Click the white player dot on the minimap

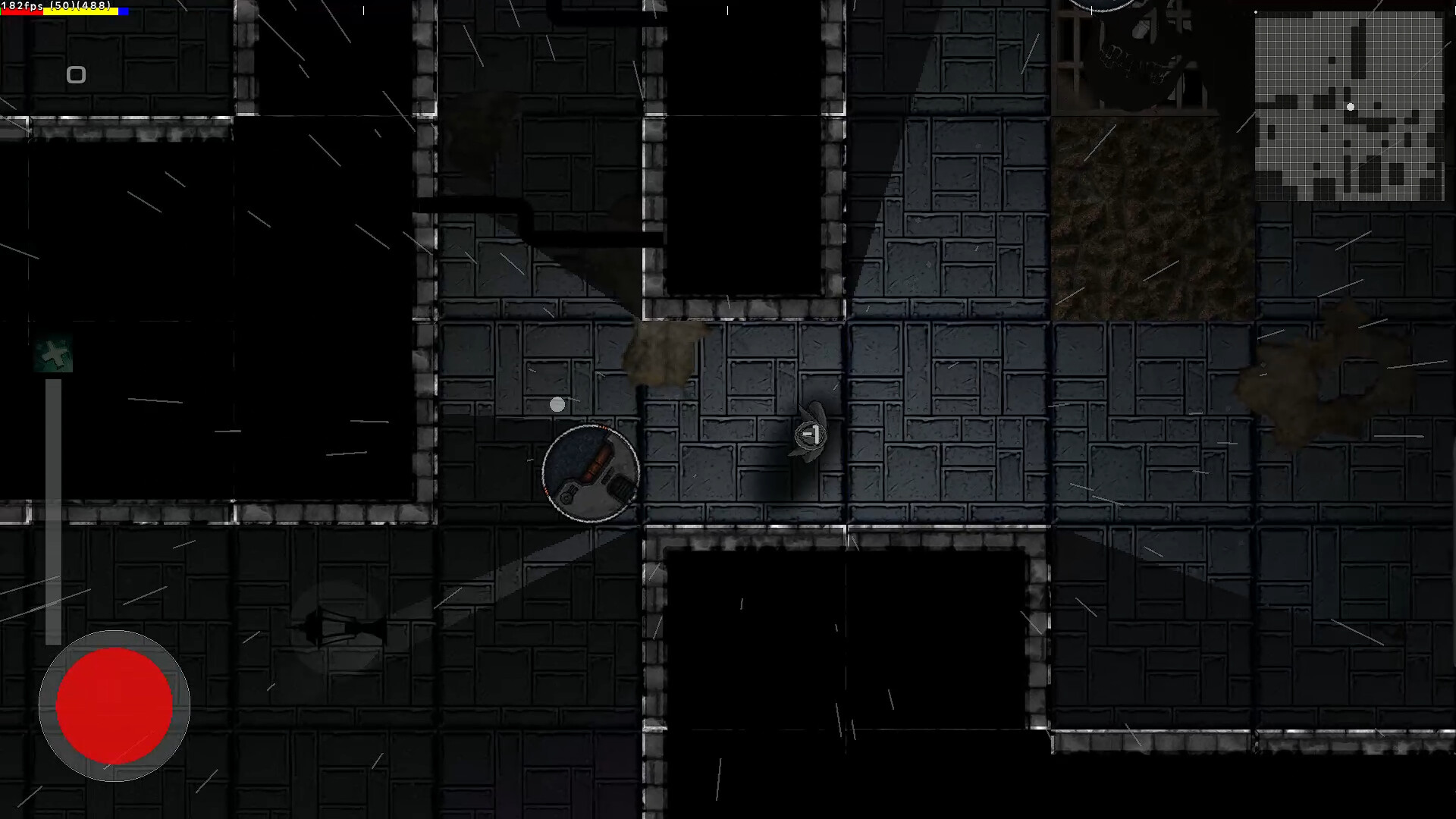pyautogui.click(x=1350, y=107)
